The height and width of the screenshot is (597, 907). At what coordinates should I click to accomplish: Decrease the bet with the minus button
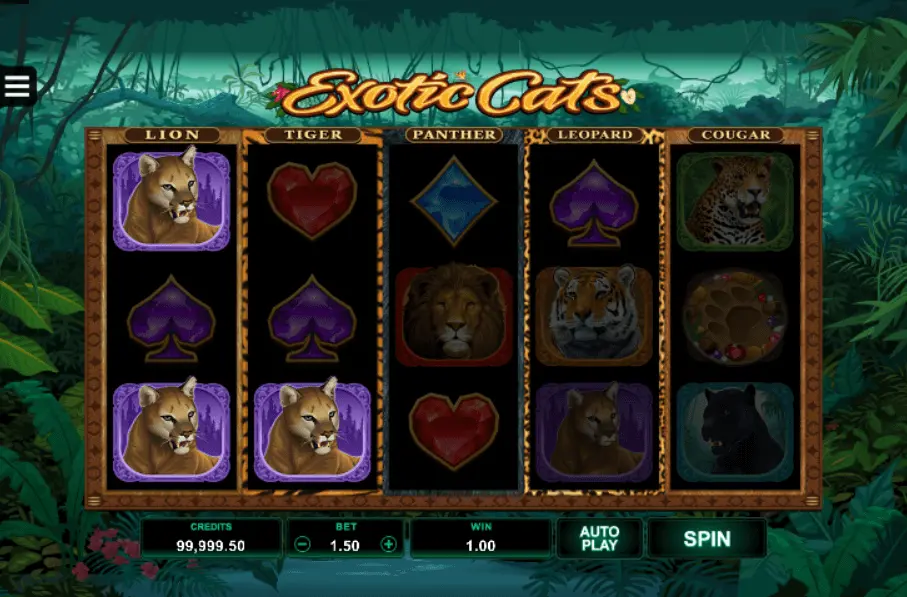[302, 545]
